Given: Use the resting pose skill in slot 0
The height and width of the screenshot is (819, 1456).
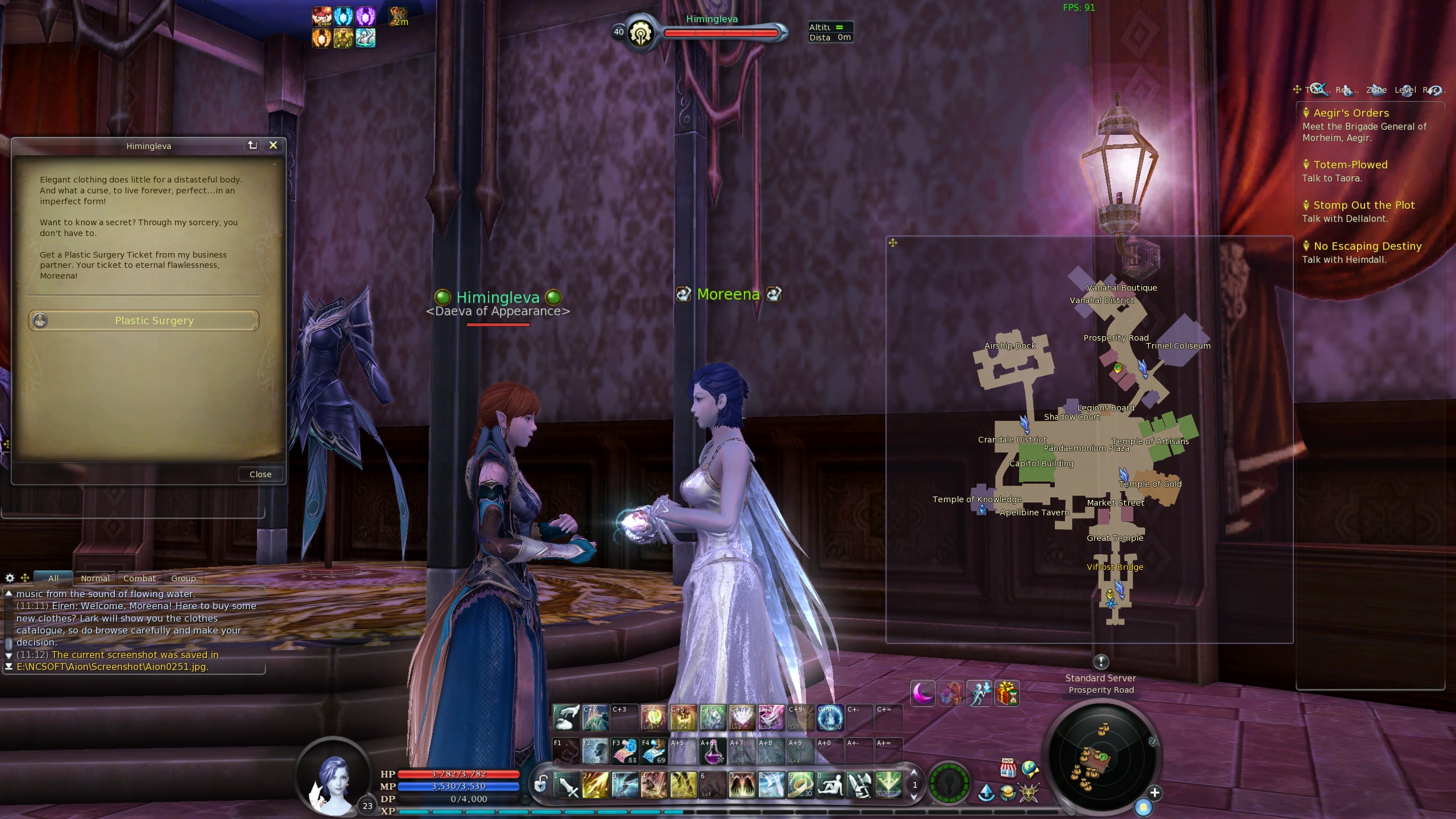Looking at the screenshot, I should (830, 786).
